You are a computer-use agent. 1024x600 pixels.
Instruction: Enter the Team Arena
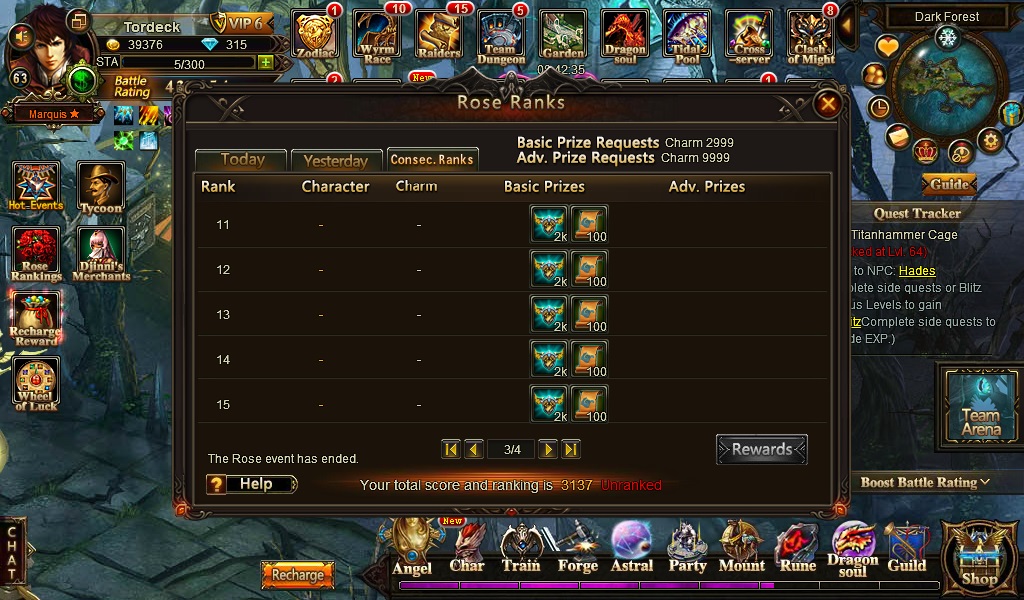[980, 402]
